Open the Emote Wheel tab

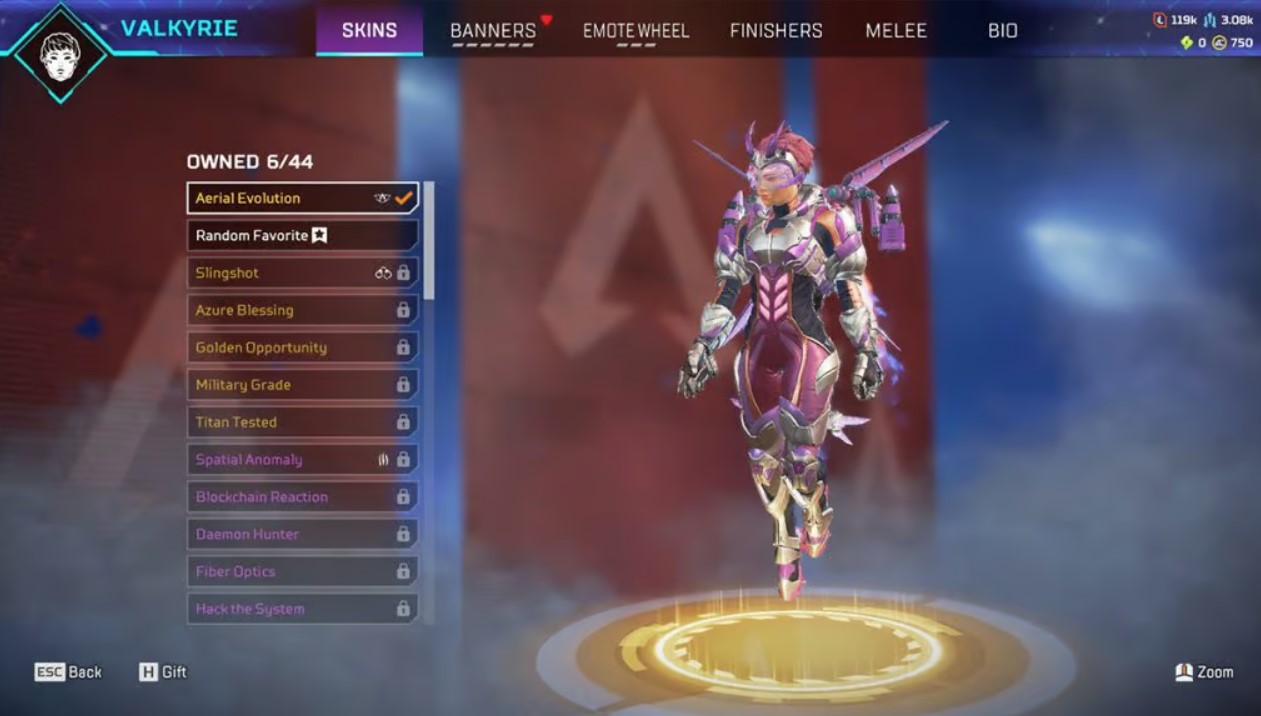tap(636, 31)
